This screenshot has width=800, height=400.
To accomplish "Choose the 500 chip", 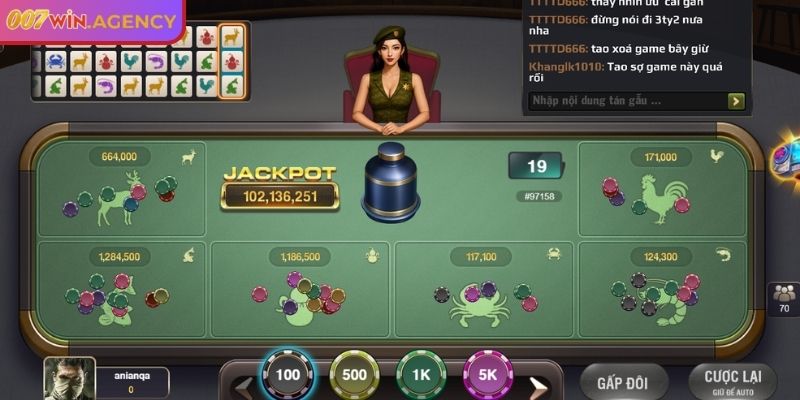I will pos(355,376).
